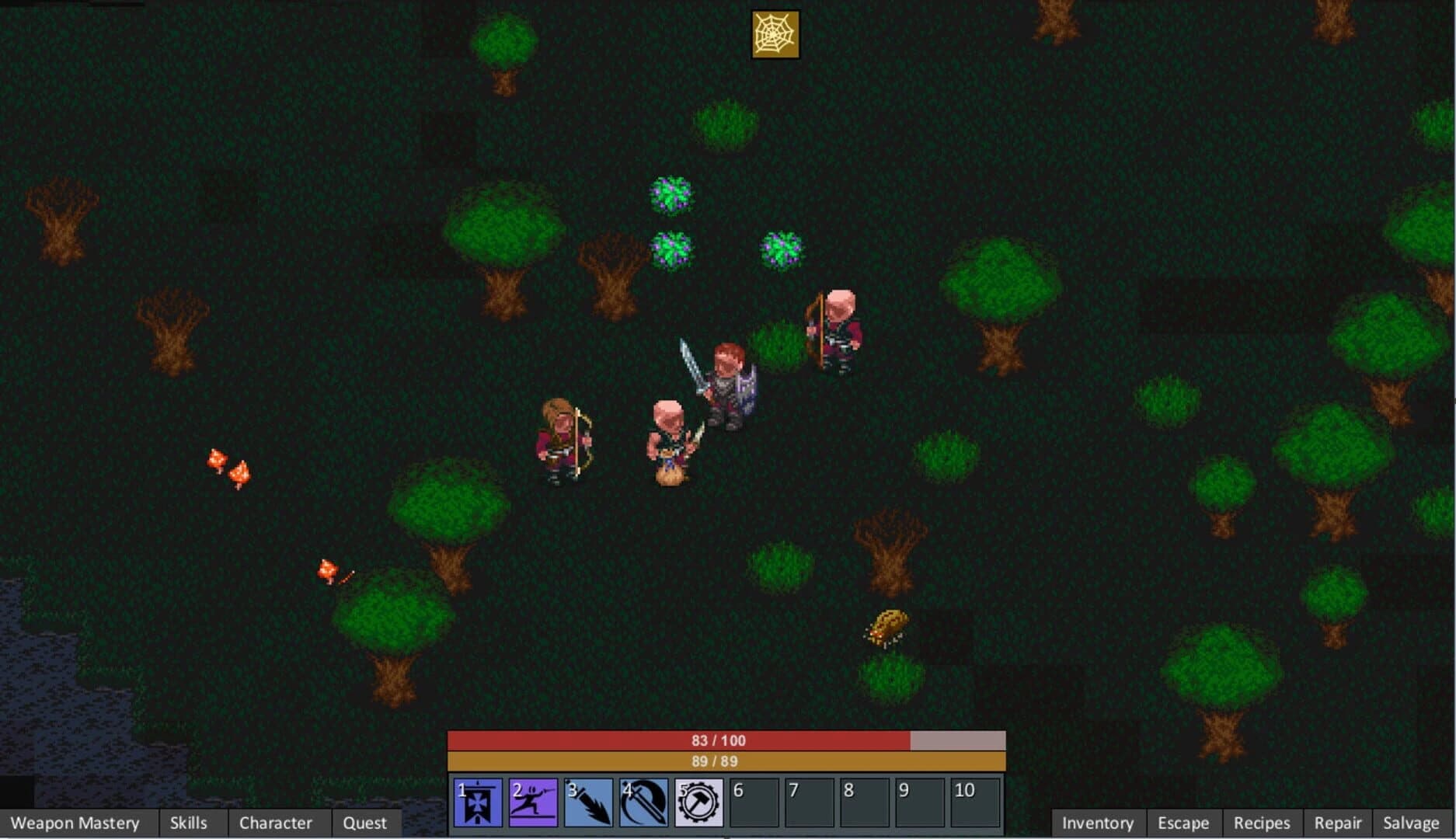Open the Weapon Mastery tab
This screenshot has width=1456, height=839.
pyautogui.click(x=75, y=822)
